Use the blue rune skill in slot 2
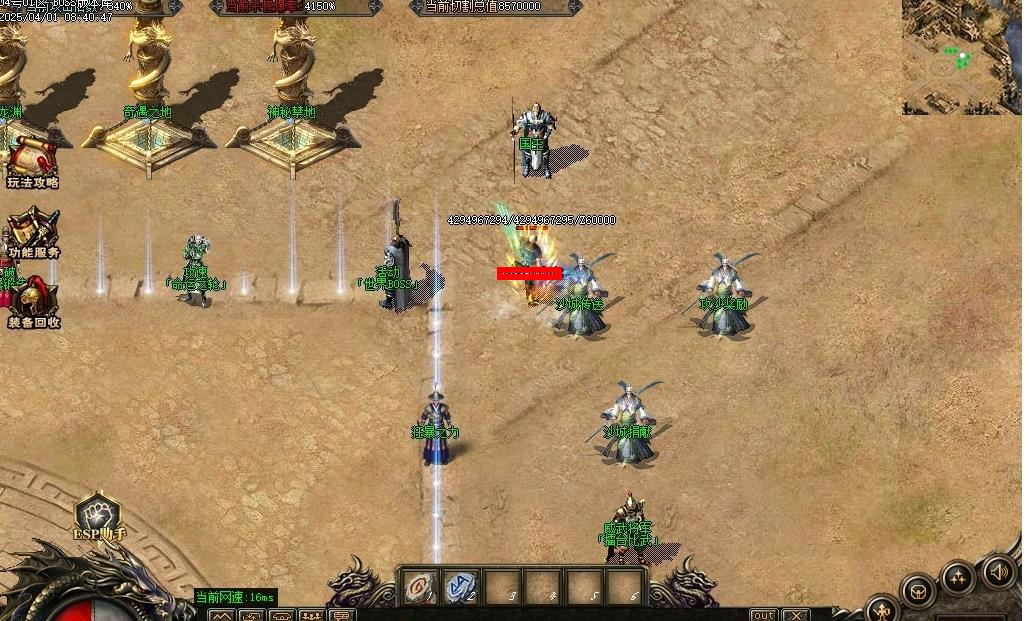The height and width of the screenshot is (621, 1029). (461, 588)
